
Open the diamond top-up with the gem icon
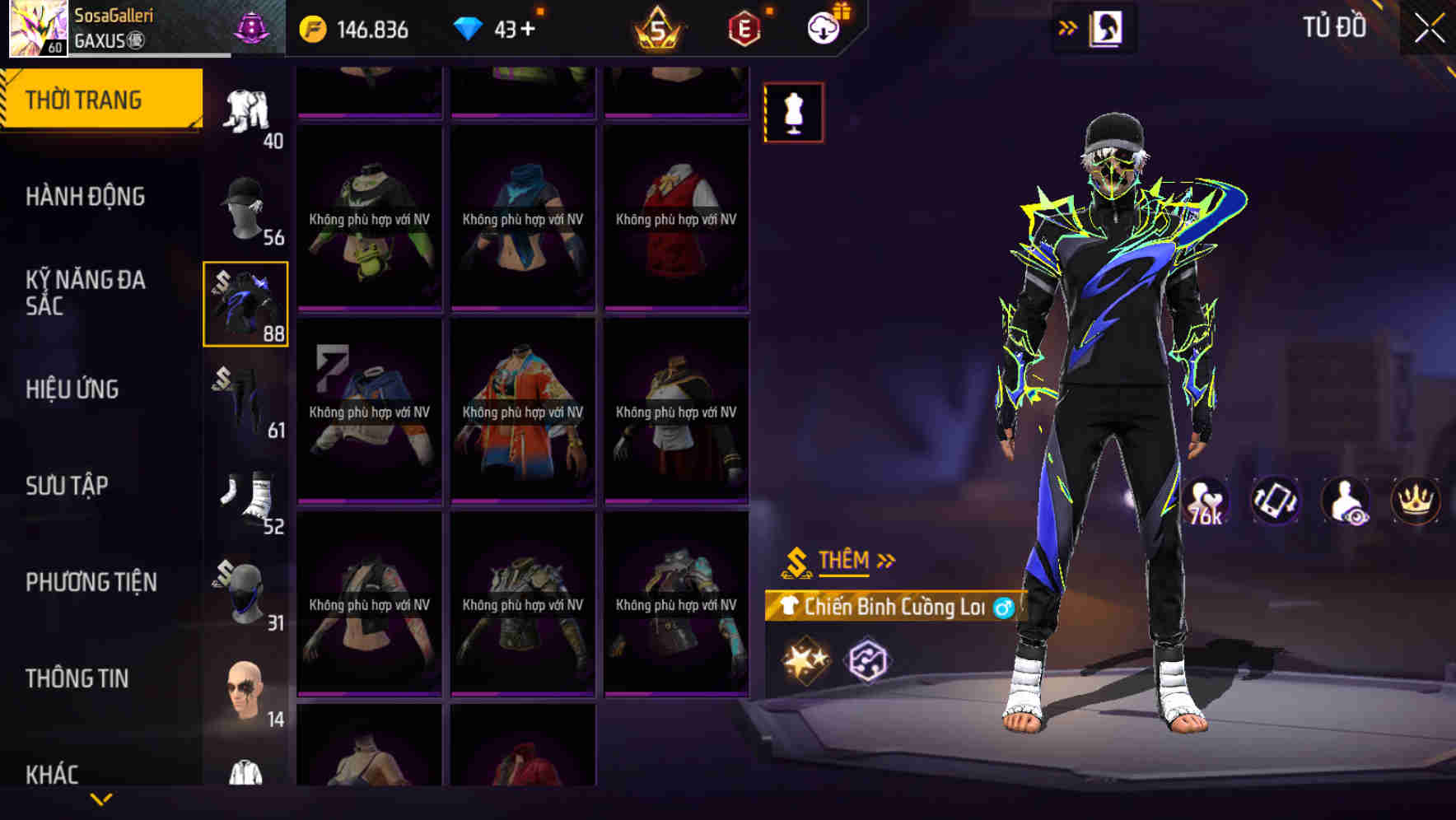(x=470, y=27)
